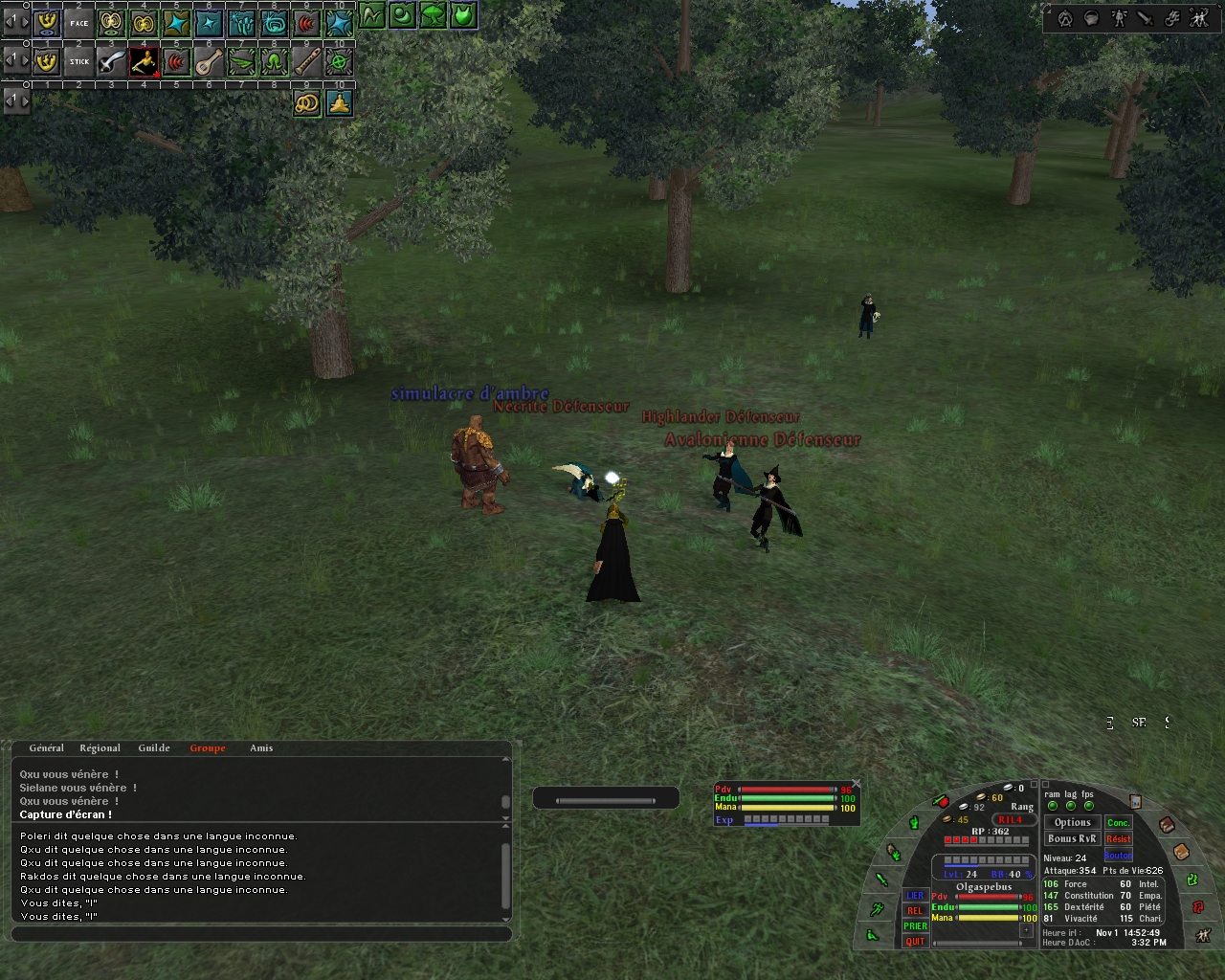
Task: Use the STICK macro slot
Action: pos(79,62)
